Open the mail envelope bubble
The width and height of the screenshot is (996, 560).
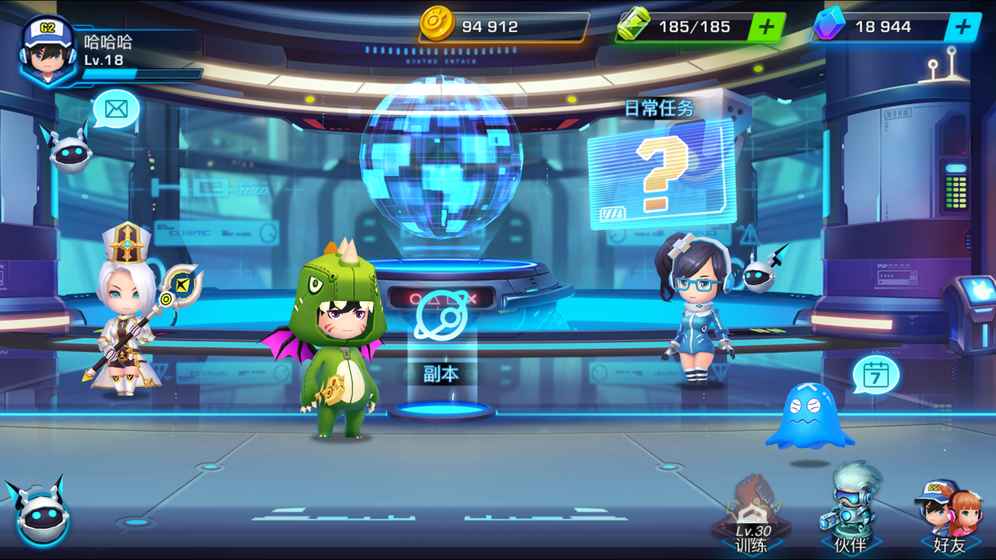point(116,108)
